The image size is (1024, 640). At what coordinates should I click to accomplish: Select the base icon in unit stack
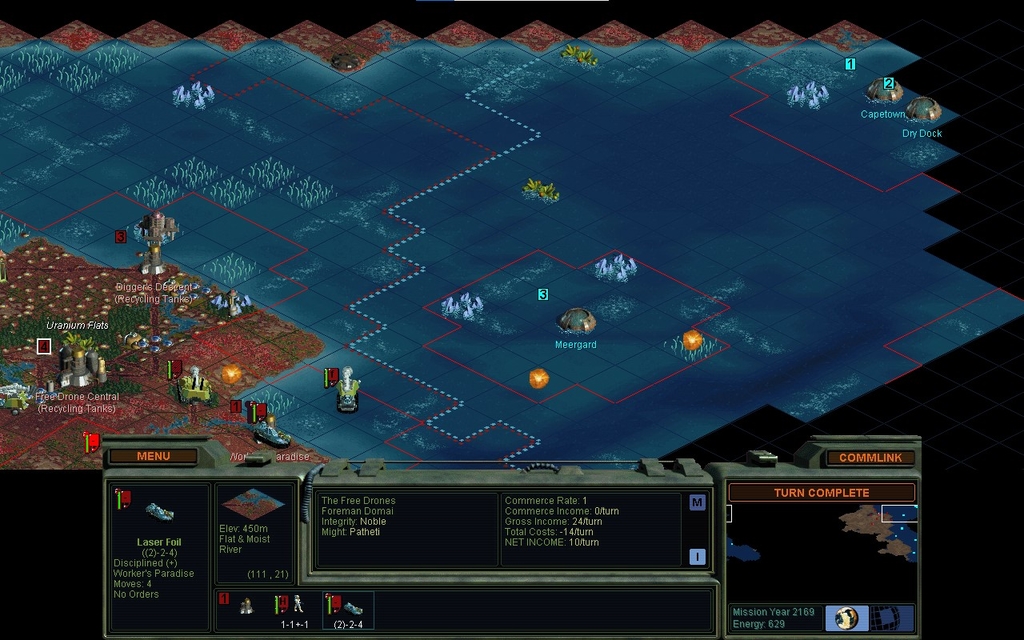pos(241,606)
